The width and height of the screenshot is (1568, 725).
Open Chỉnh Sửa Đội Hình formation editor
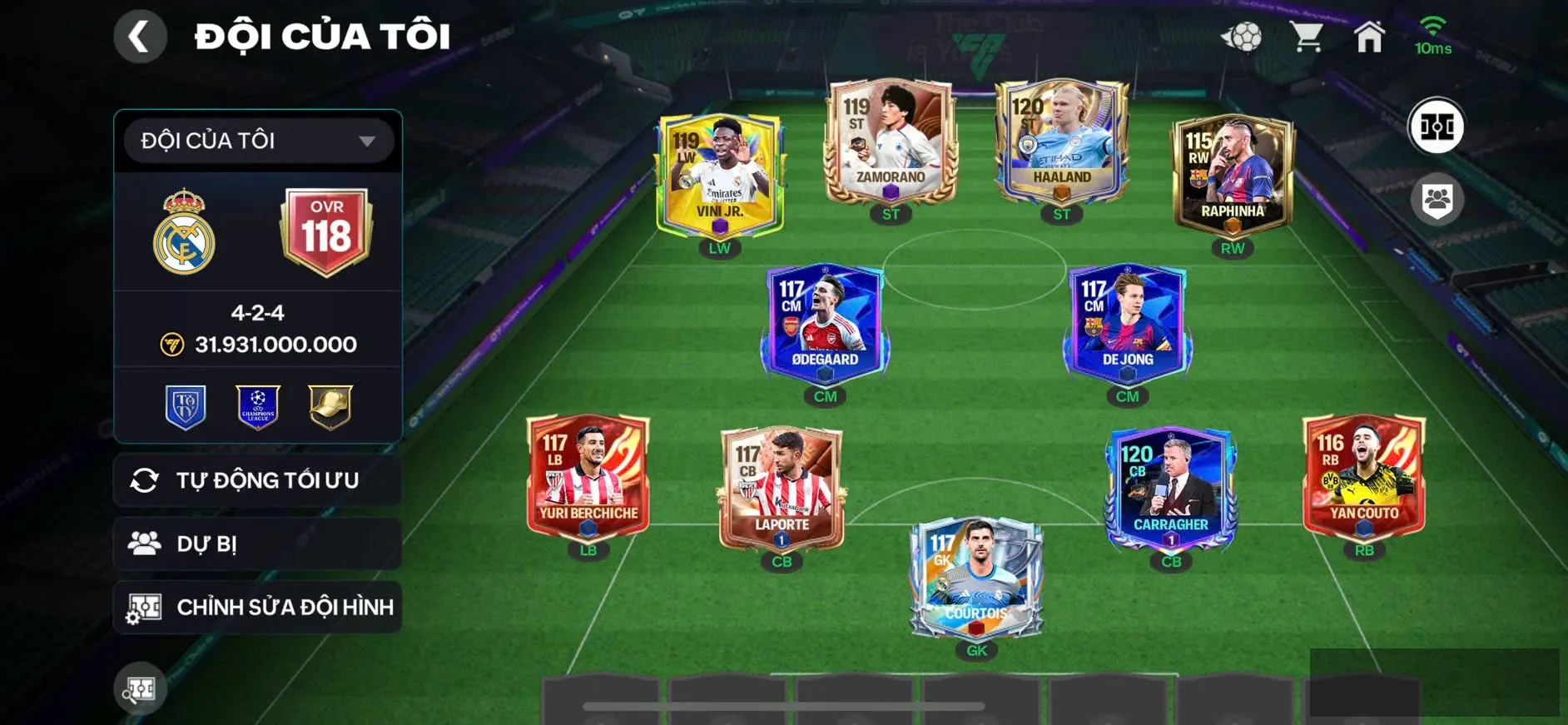click(x=258, y=607)
